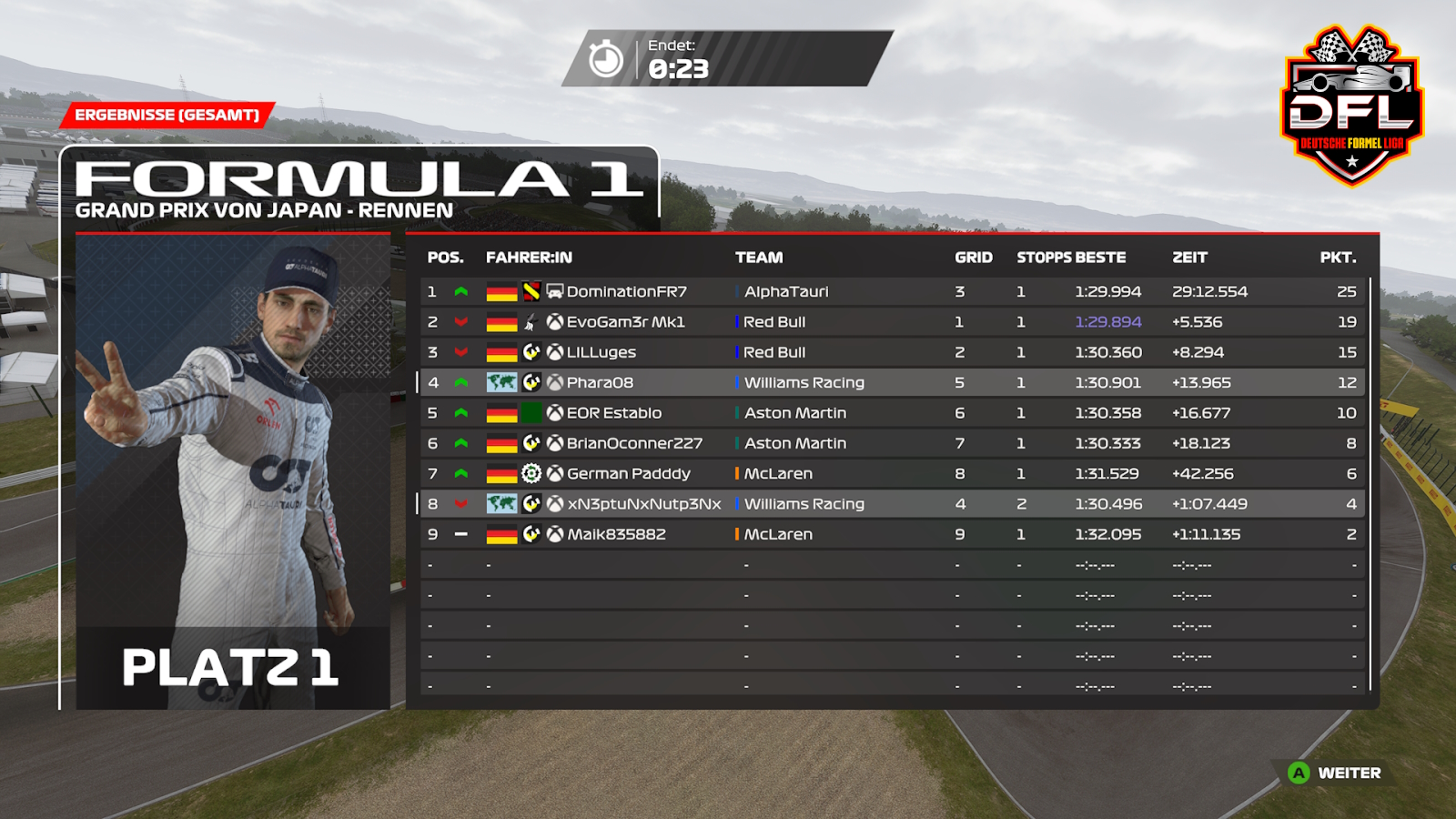
Task: Pick the BrianOconner227 row
Action: [x=892, y=443]
